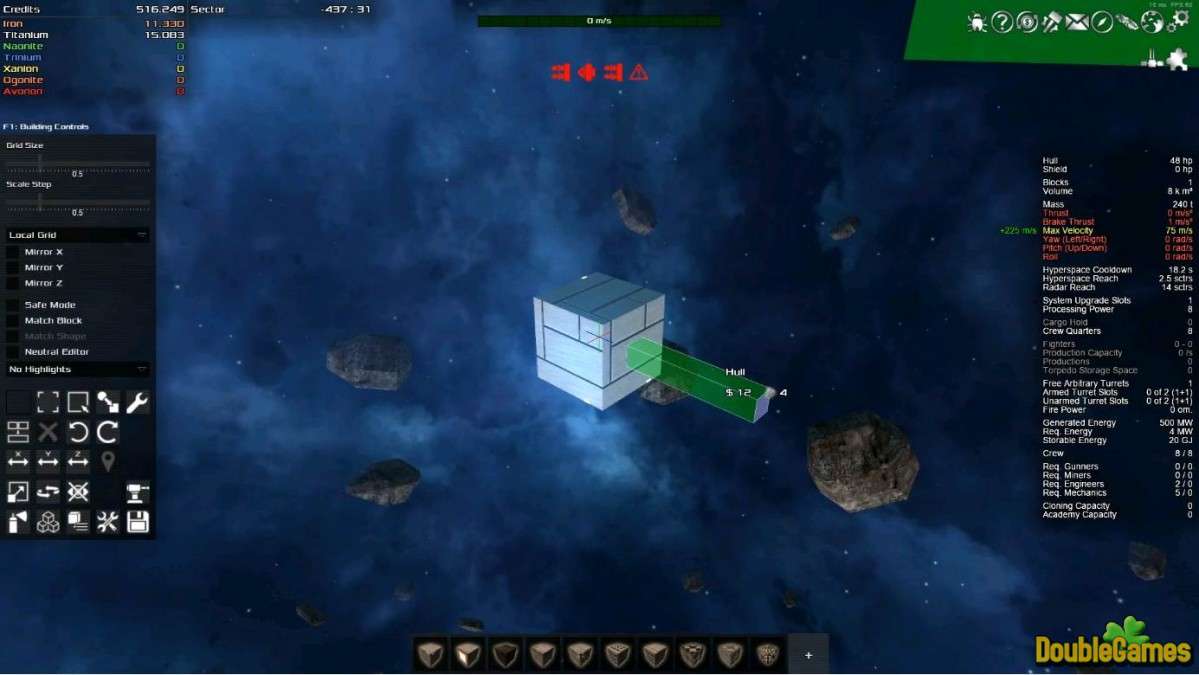This screenshot has height=675, width=1199.
Task: Turn on Safe Mode
Action: point(13,305)
